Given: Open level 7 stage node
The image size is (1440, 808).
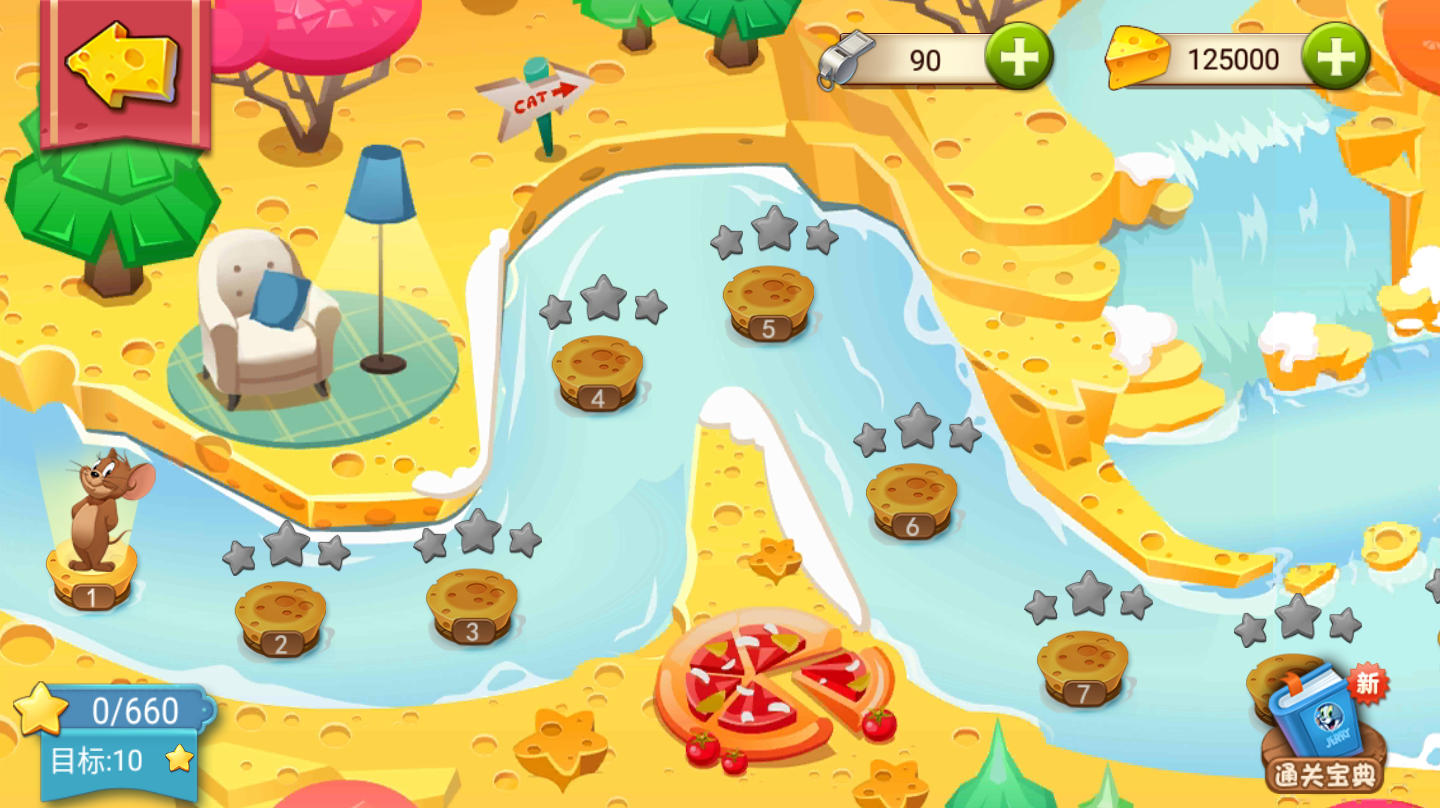Looking at the screenshot, I should [1083, 667].
